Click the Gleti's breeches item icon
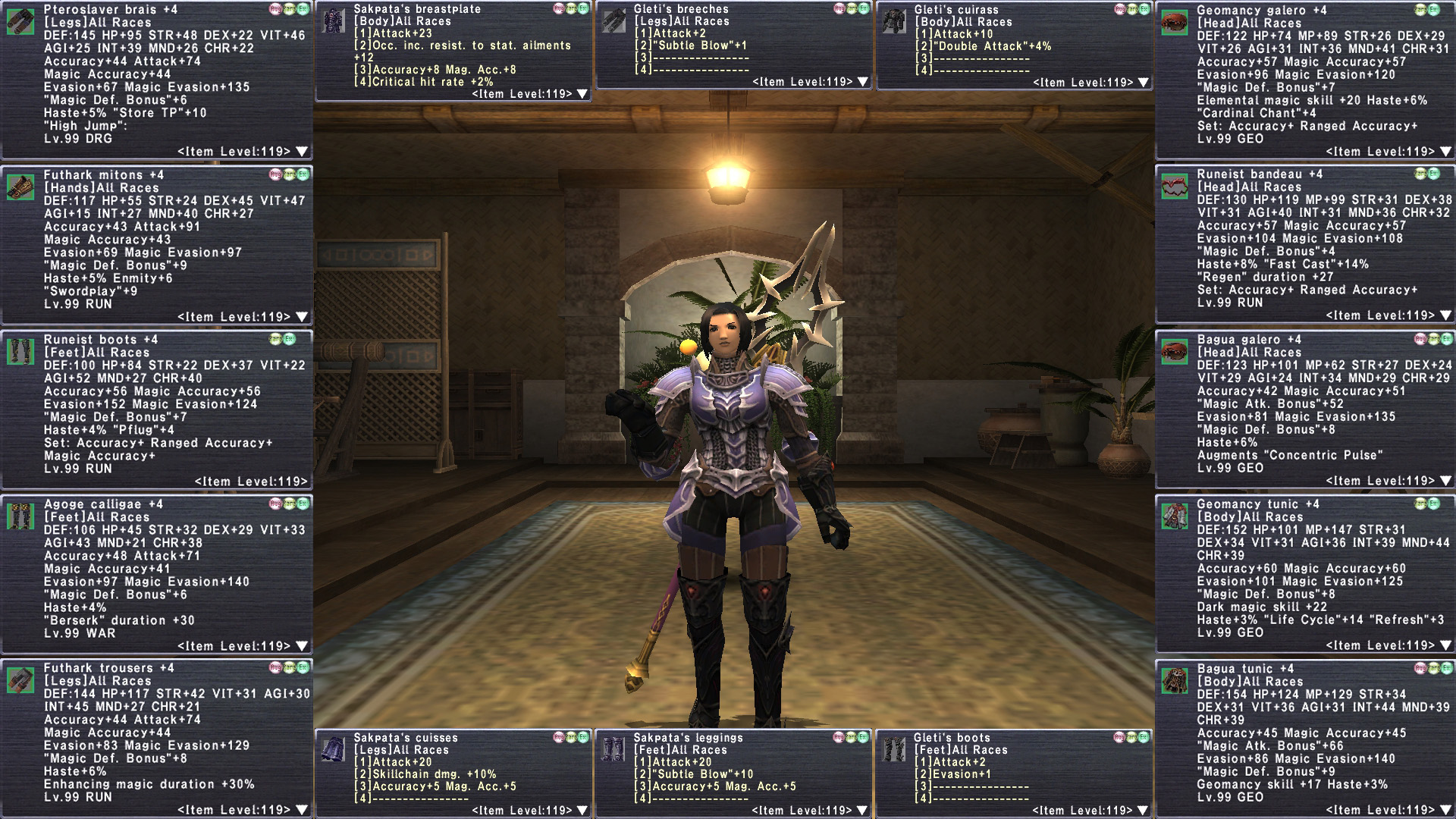Viewport: 1456px width, 819px height. (x=613, y=21)
